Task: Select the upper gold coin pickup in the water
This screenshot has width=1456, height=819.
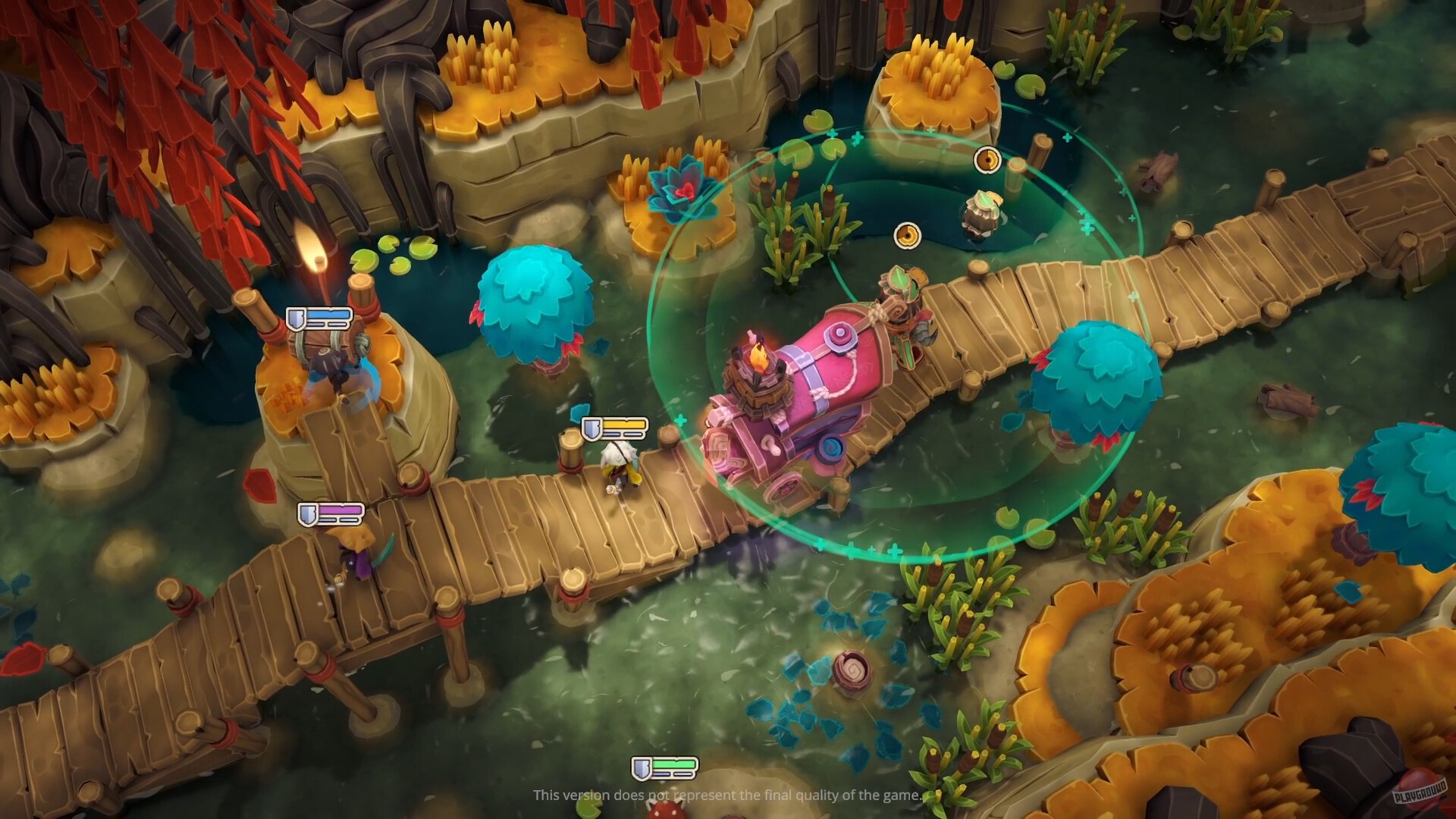Action: click(986, 160)
